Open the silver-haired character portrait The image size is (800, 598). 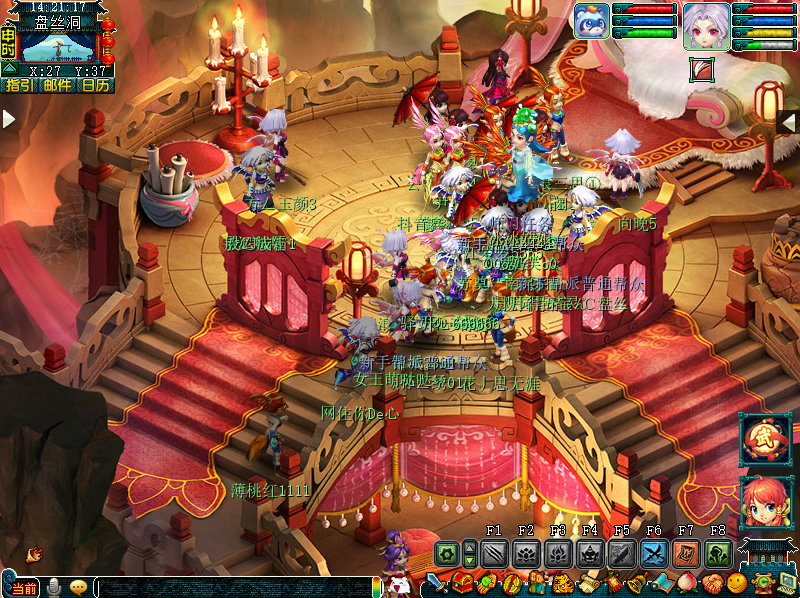(705, 25)
